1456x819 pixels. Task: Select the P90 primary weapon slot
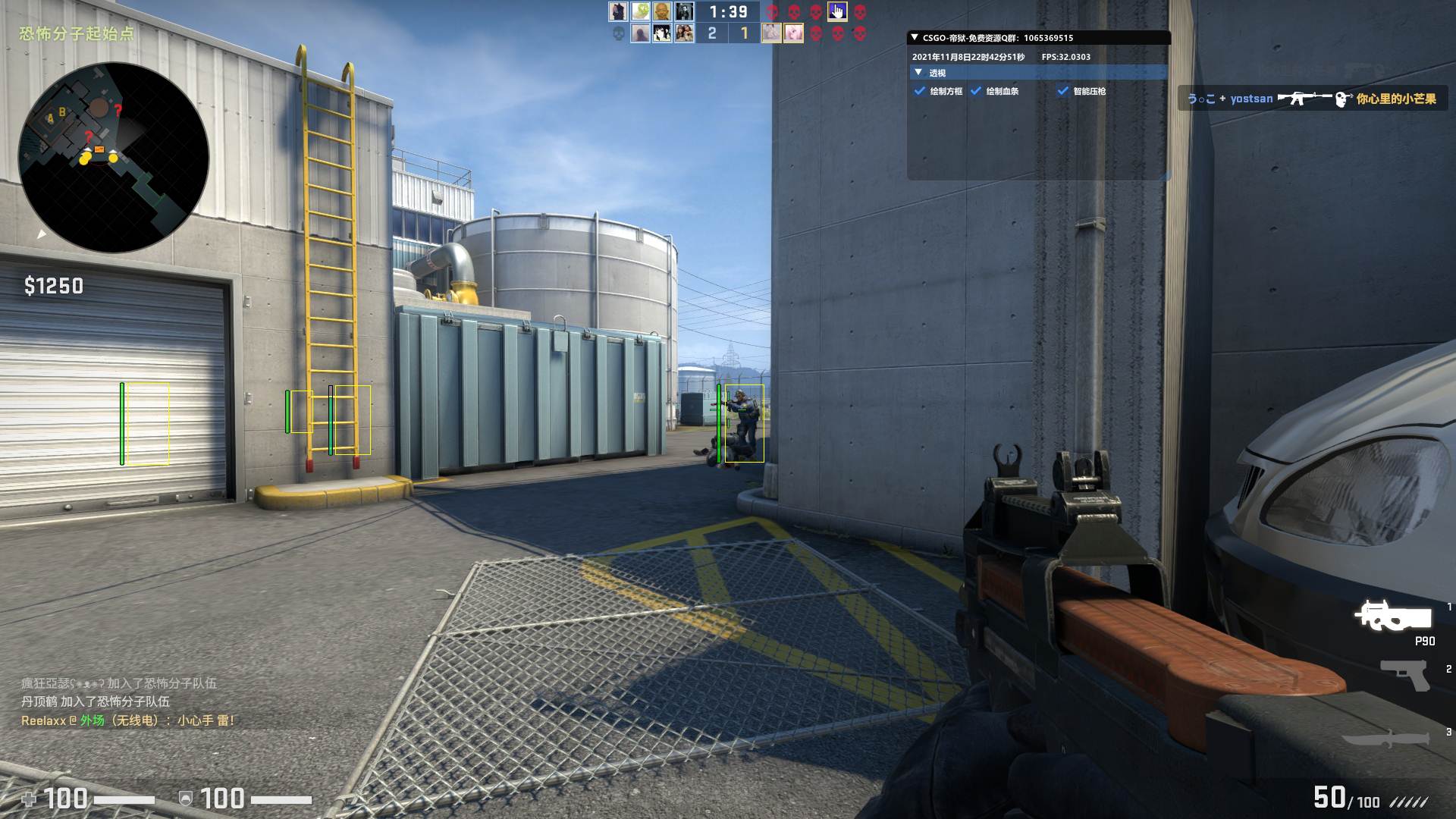tap(1394, 617)
